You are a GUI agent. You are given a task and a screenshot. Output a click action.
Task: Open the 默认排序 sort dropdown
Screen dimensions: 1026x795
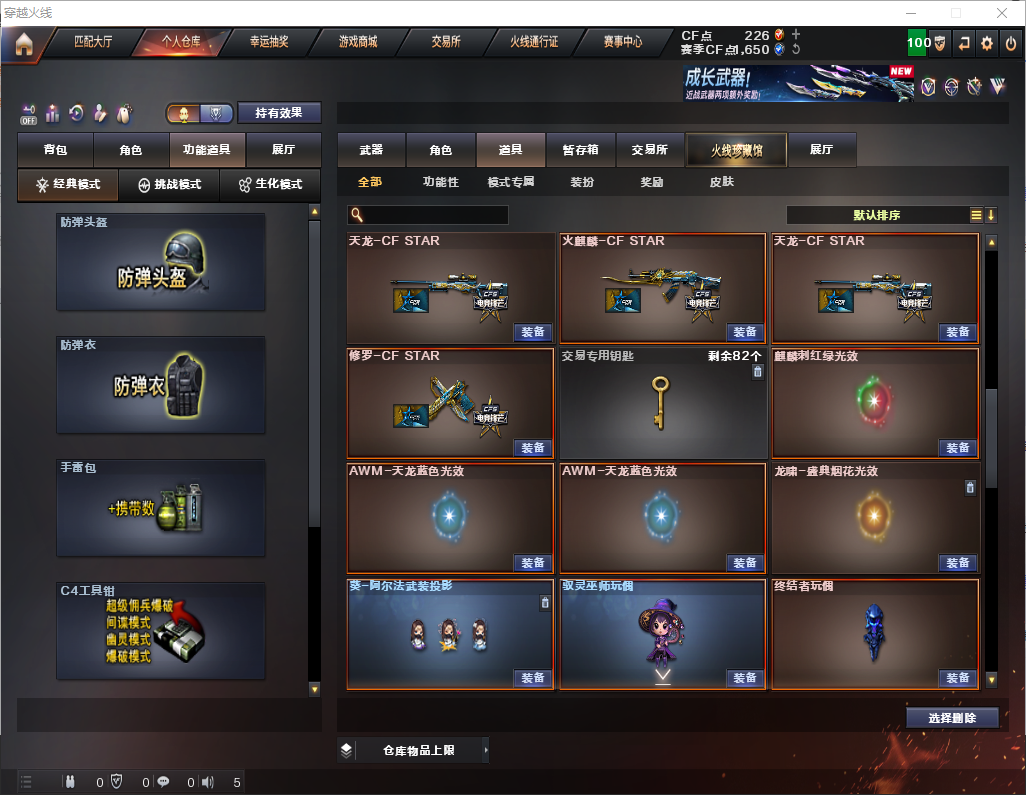coord(876,215)
